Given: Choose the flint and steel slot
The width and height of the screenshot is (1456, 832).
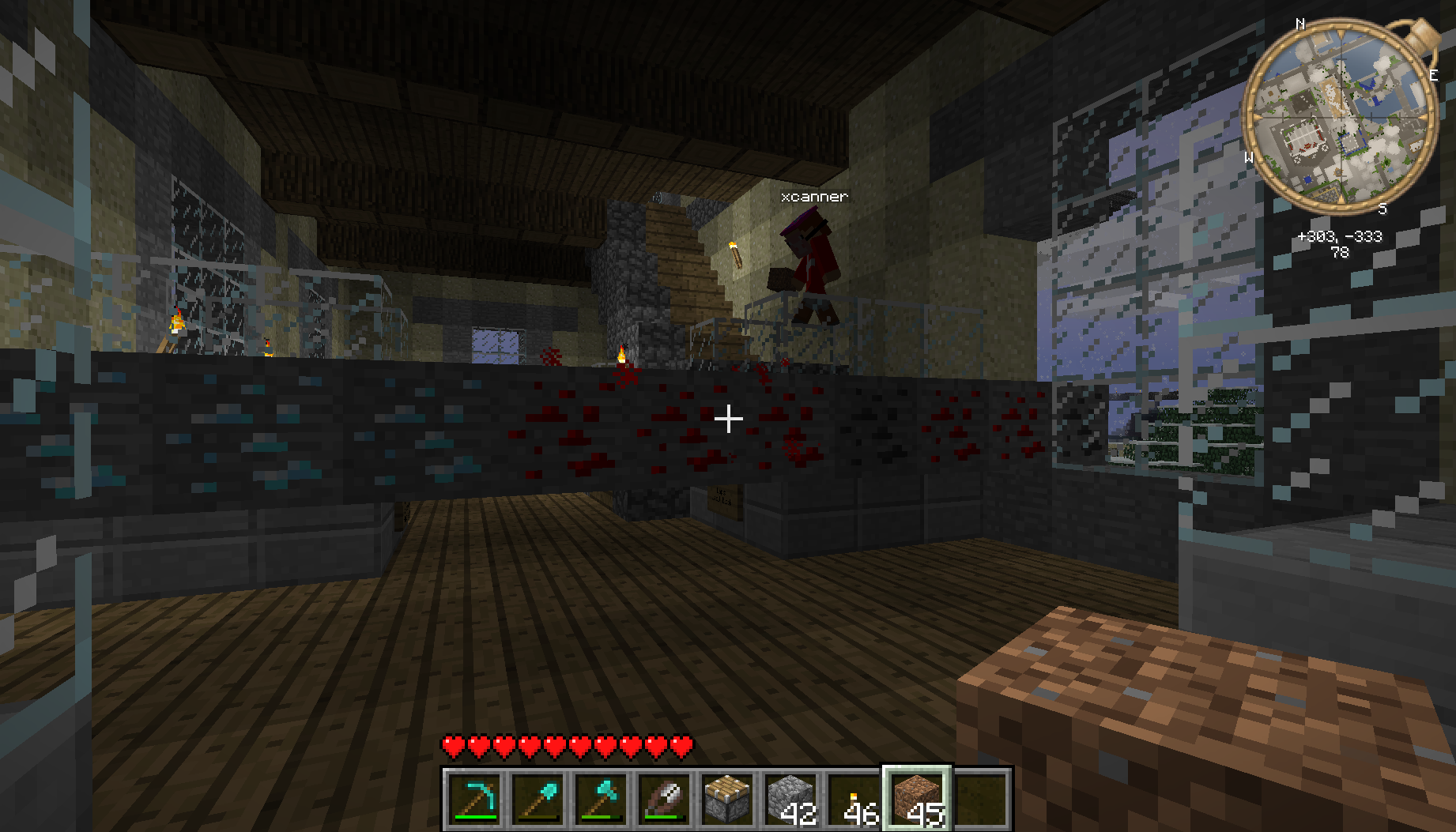Looking at the screenshot, I should click(x=664, y=799).
